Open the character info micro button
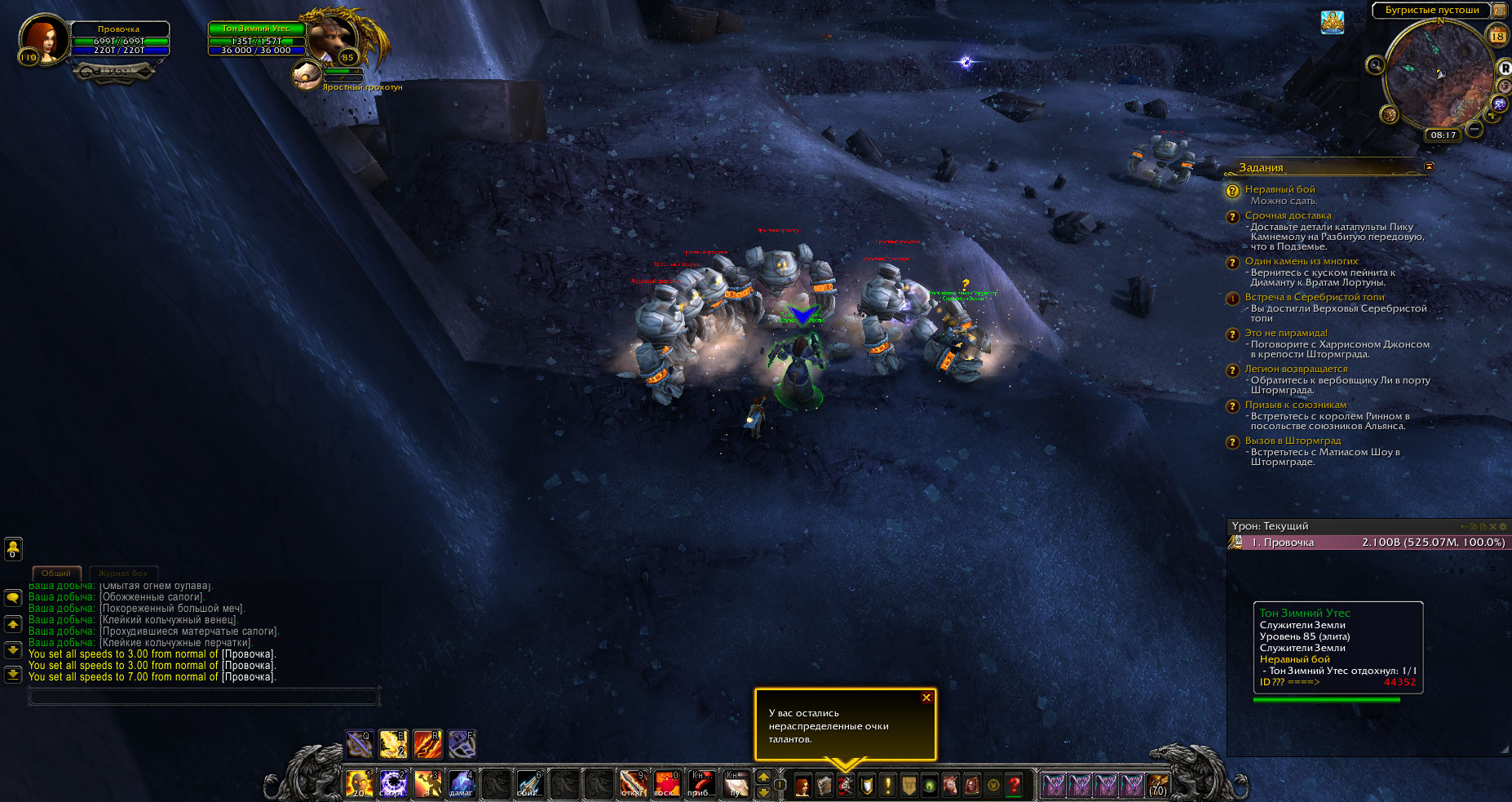The height and width of the screenshot is (802, 1512). click(802, 786)
